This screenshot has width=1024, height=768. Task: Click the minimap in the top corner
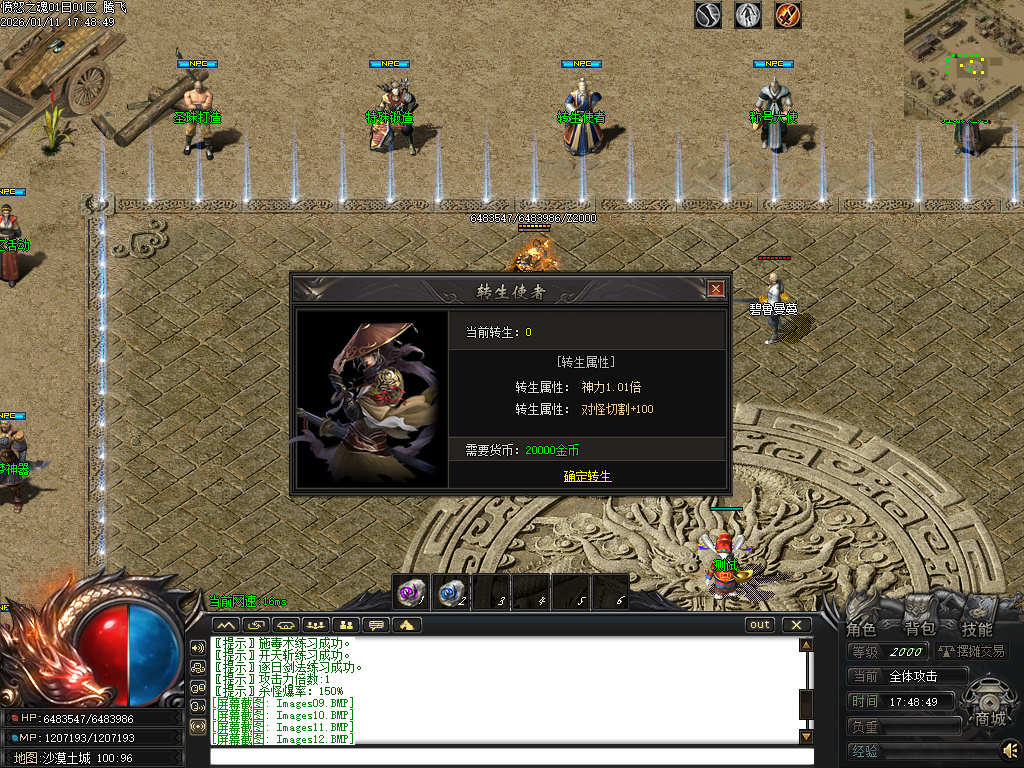tap(963, 59)
